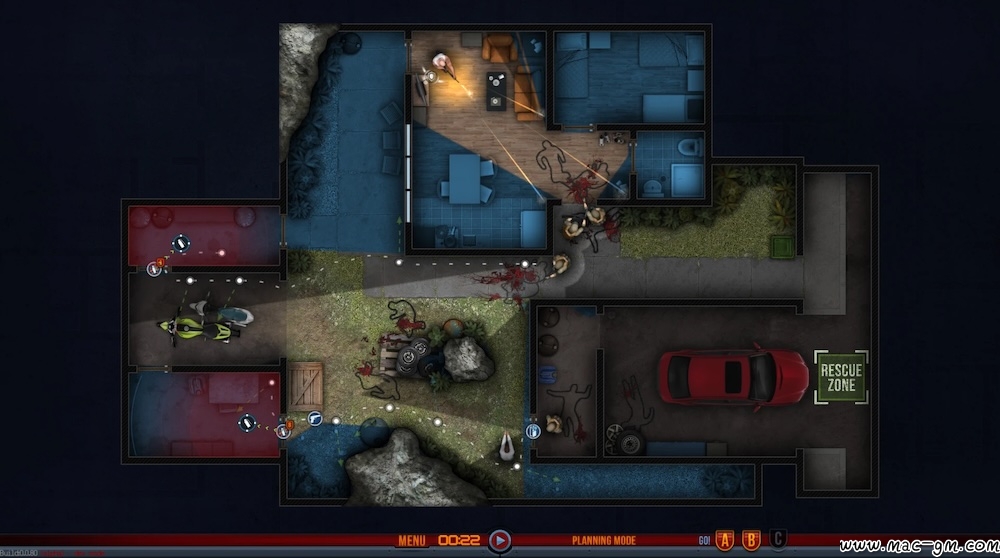
Task: Trigger Go code C
Action: point(778,541)
